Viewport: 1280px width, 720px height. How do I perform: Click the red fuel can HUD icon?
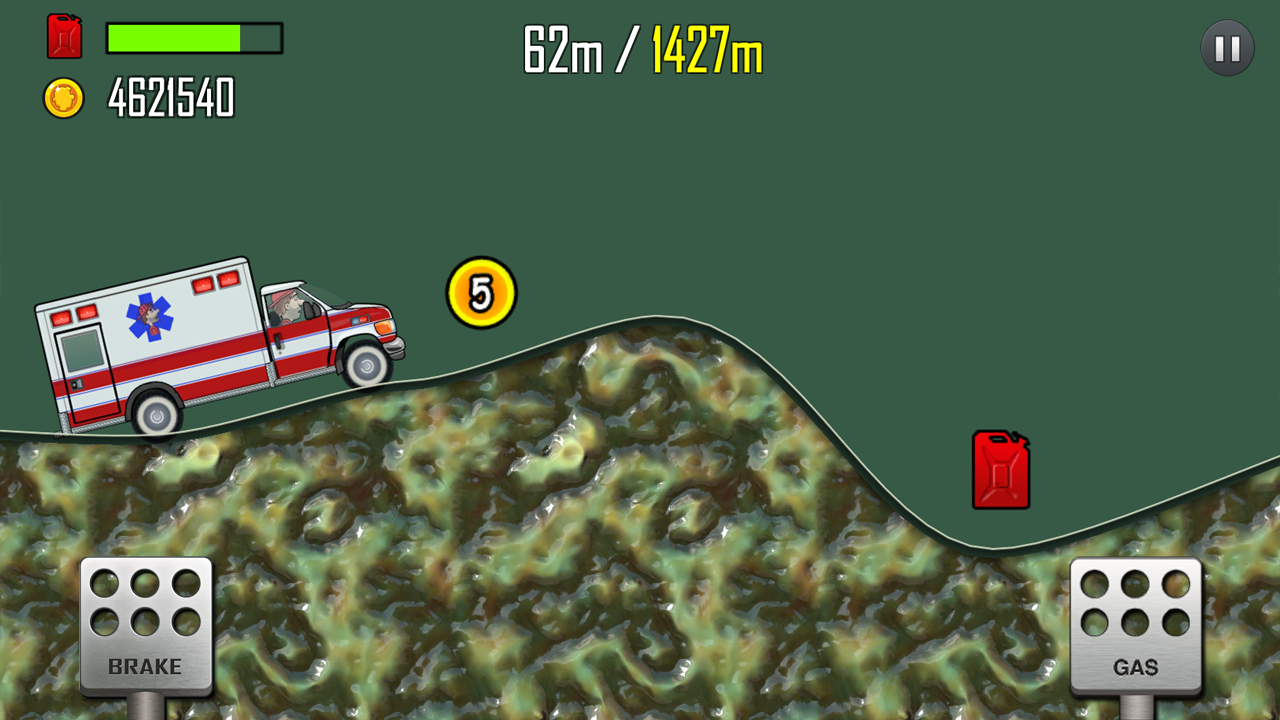pyautogui.click(x=64, y=38)
